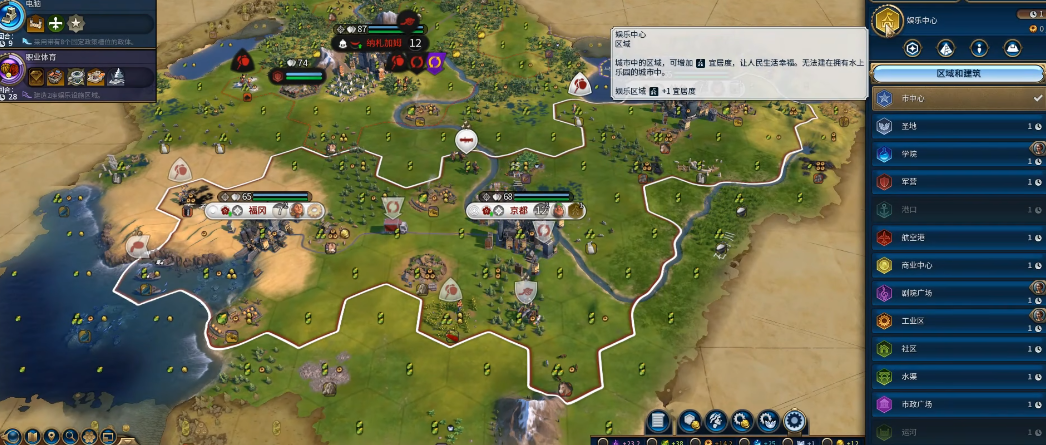The image size is (1046, 445).
Task: Choose the 剧院广场 (Theater Square) district
Action: click(950, 294)
